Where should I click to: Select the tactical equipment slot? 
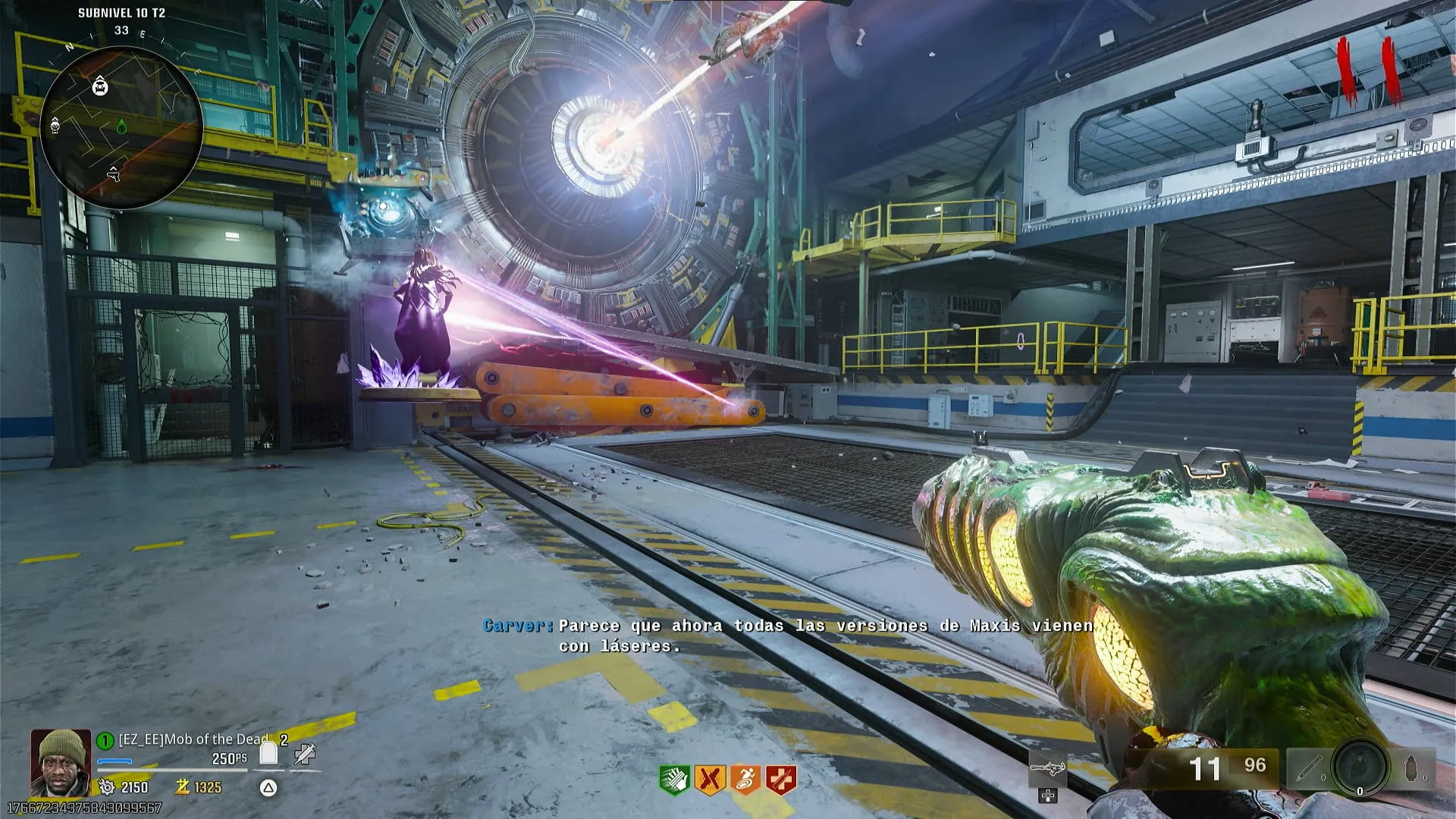coord(1308,768)
